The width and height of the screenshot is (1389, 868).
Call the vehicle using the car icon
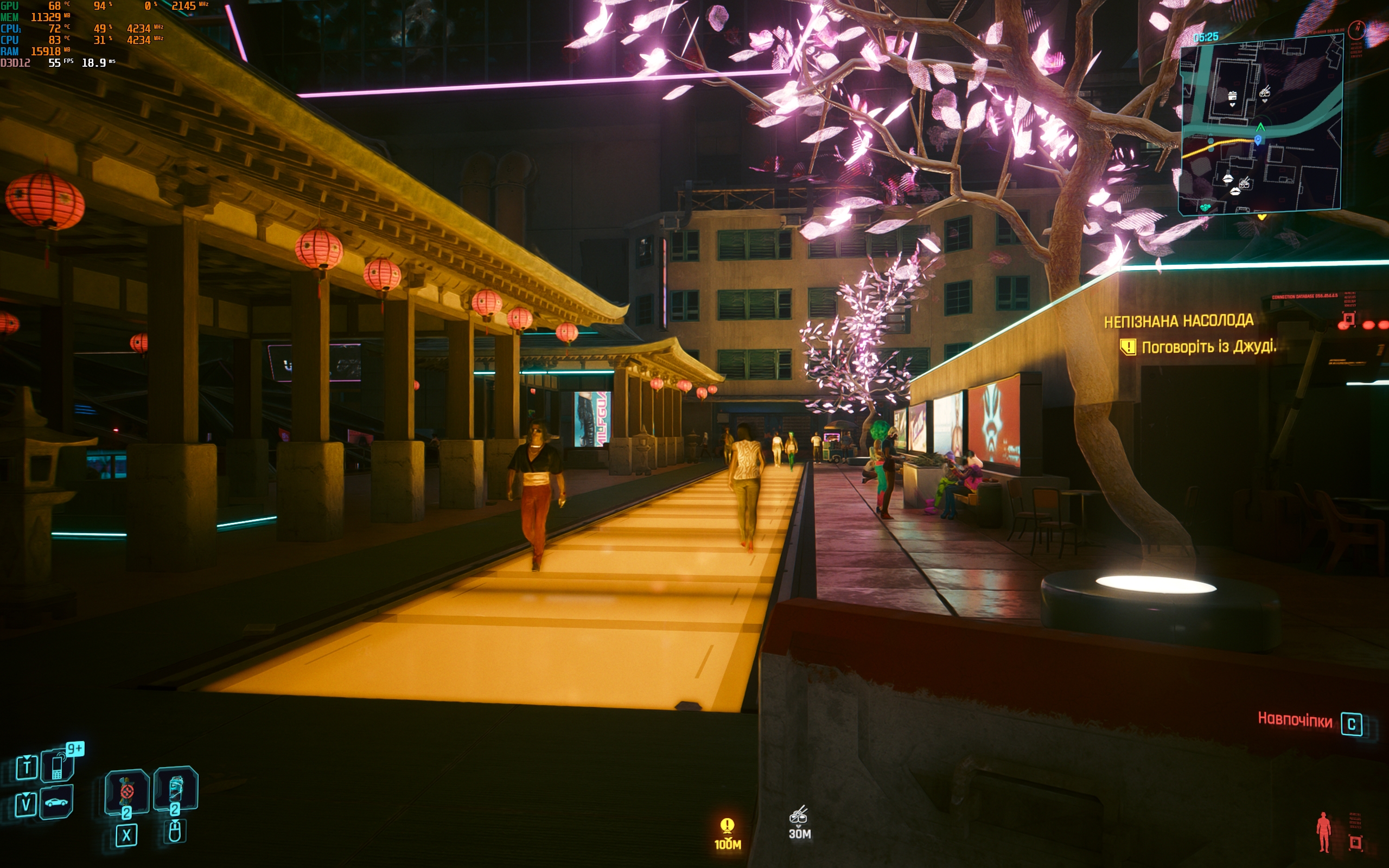click(56, 802)
